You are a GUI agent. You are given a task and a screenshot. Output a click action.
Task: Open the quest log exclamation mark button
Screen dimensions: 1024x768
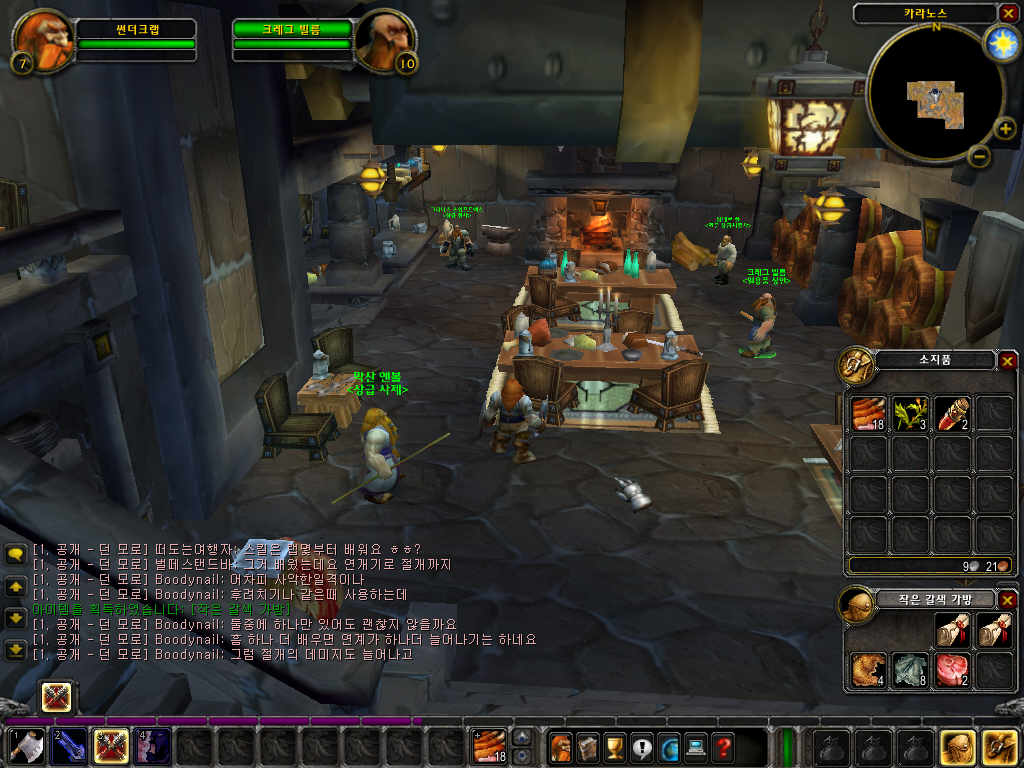point(641,746)
